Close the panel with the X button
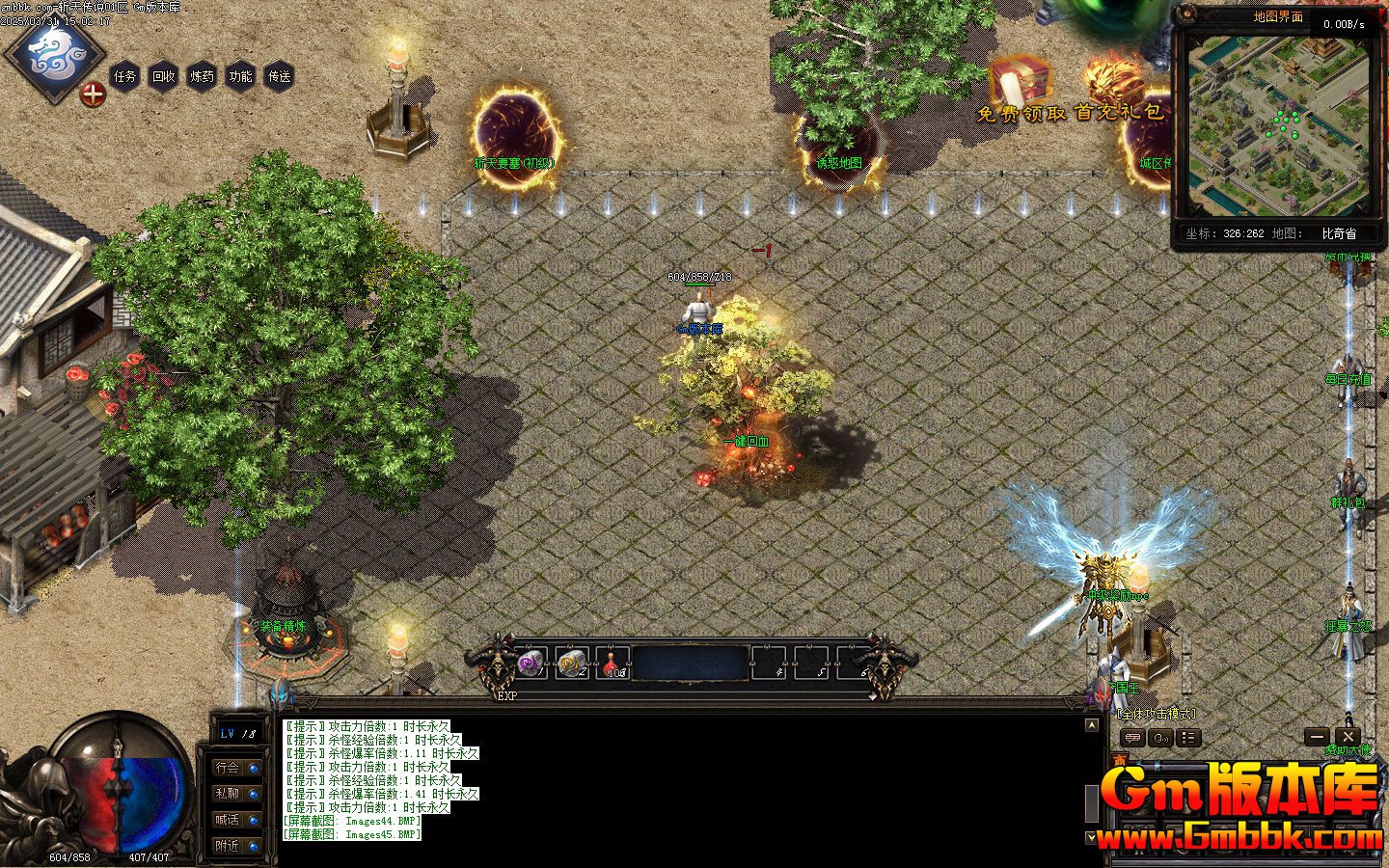Image resolution: width=1389 pixels, height=868 pixels. pos(1348,738)
